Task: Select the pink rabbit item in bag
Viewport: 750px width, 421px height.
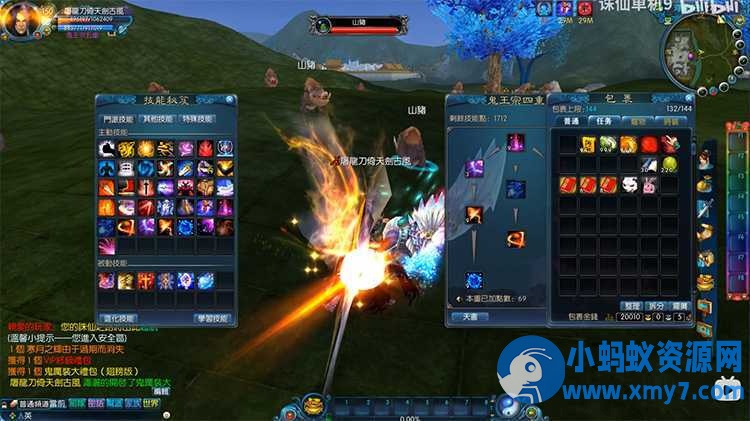Action: (x=649, y=185)
